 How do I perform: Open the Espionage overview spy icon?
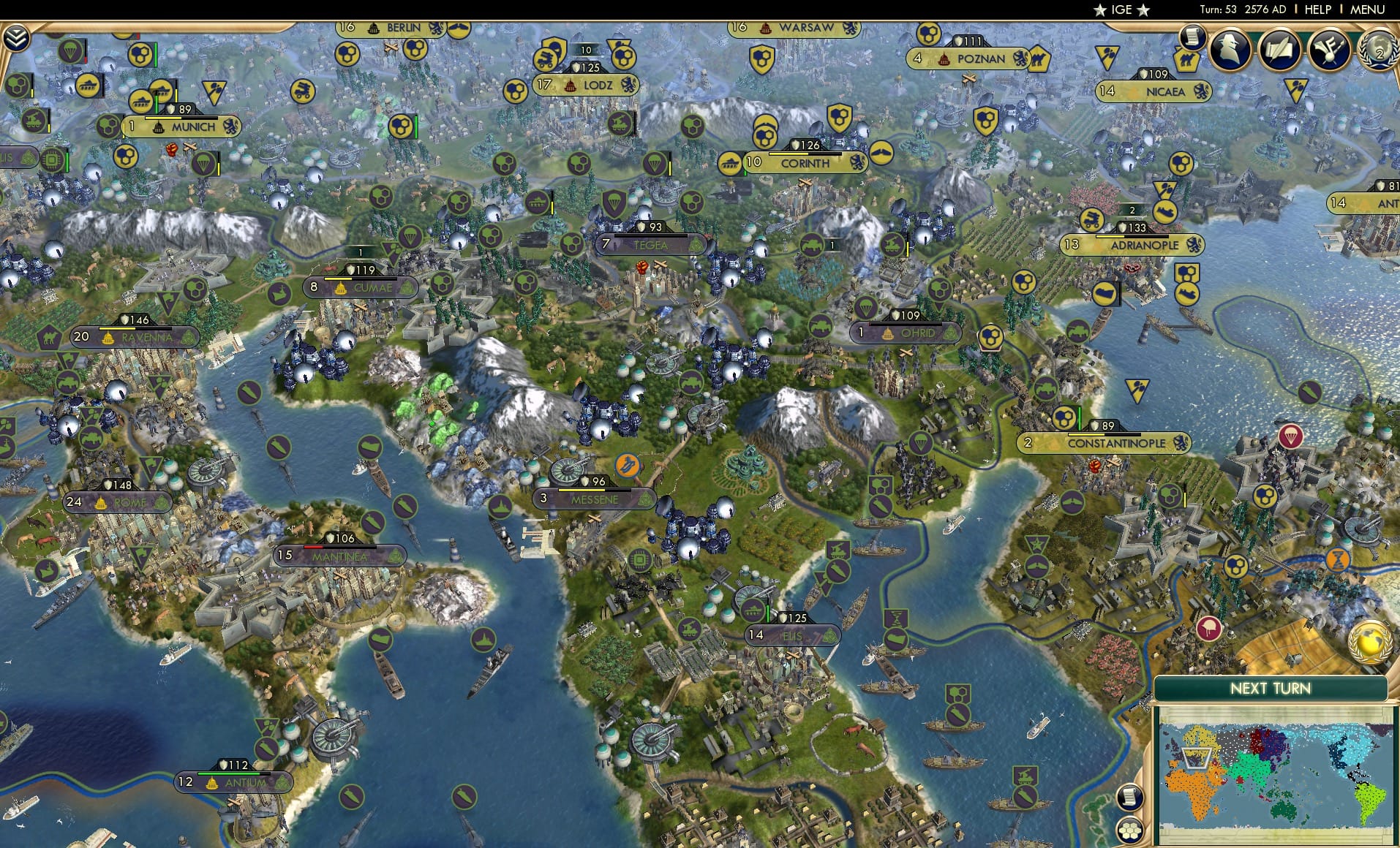coord(1228,48)
